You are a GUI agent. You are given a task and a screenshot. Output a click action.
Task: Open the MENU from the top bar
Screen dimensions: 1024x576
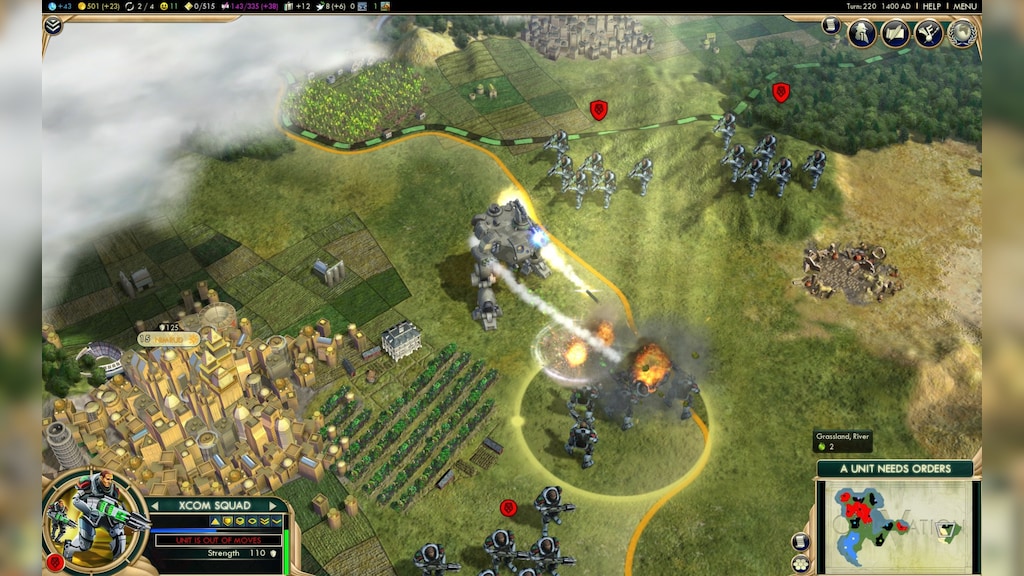tap(965, 6)
